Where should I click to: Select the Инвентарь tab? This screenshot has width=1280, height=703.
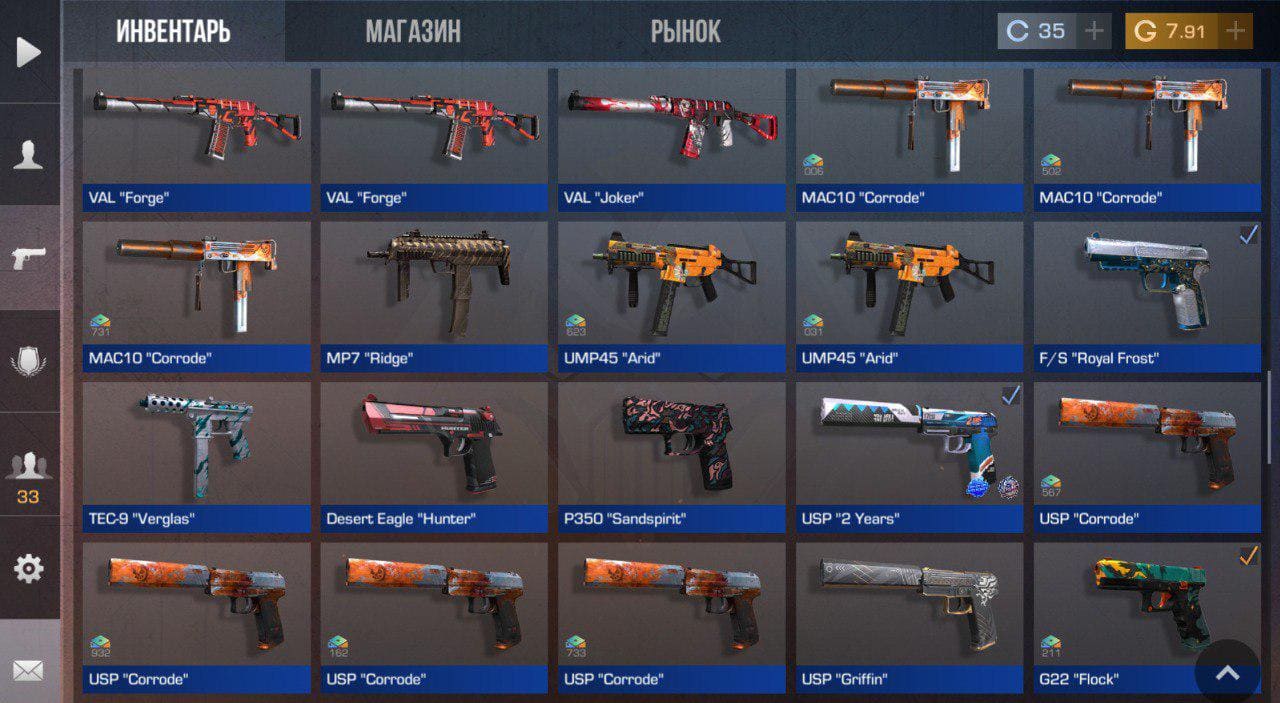[x=173, y=31]
